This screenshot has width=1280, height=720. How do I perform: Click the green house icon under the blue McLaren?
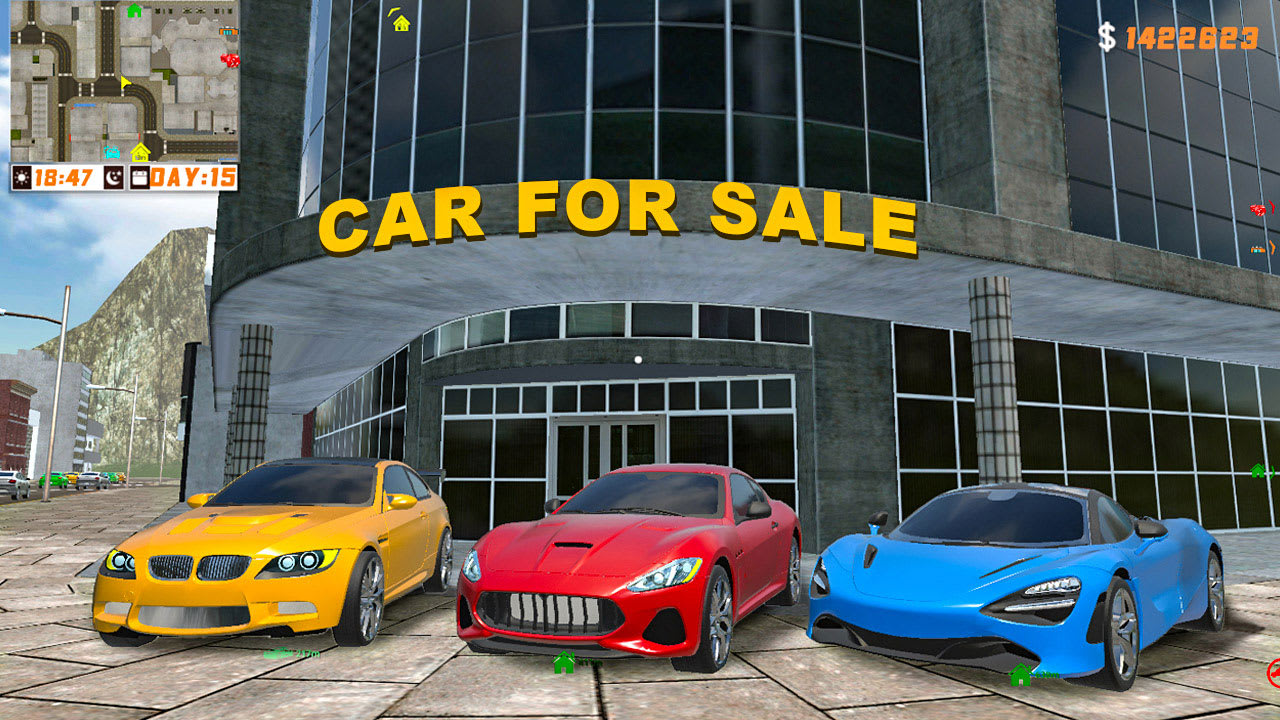pyautogui.click(x=1021, y=675)
